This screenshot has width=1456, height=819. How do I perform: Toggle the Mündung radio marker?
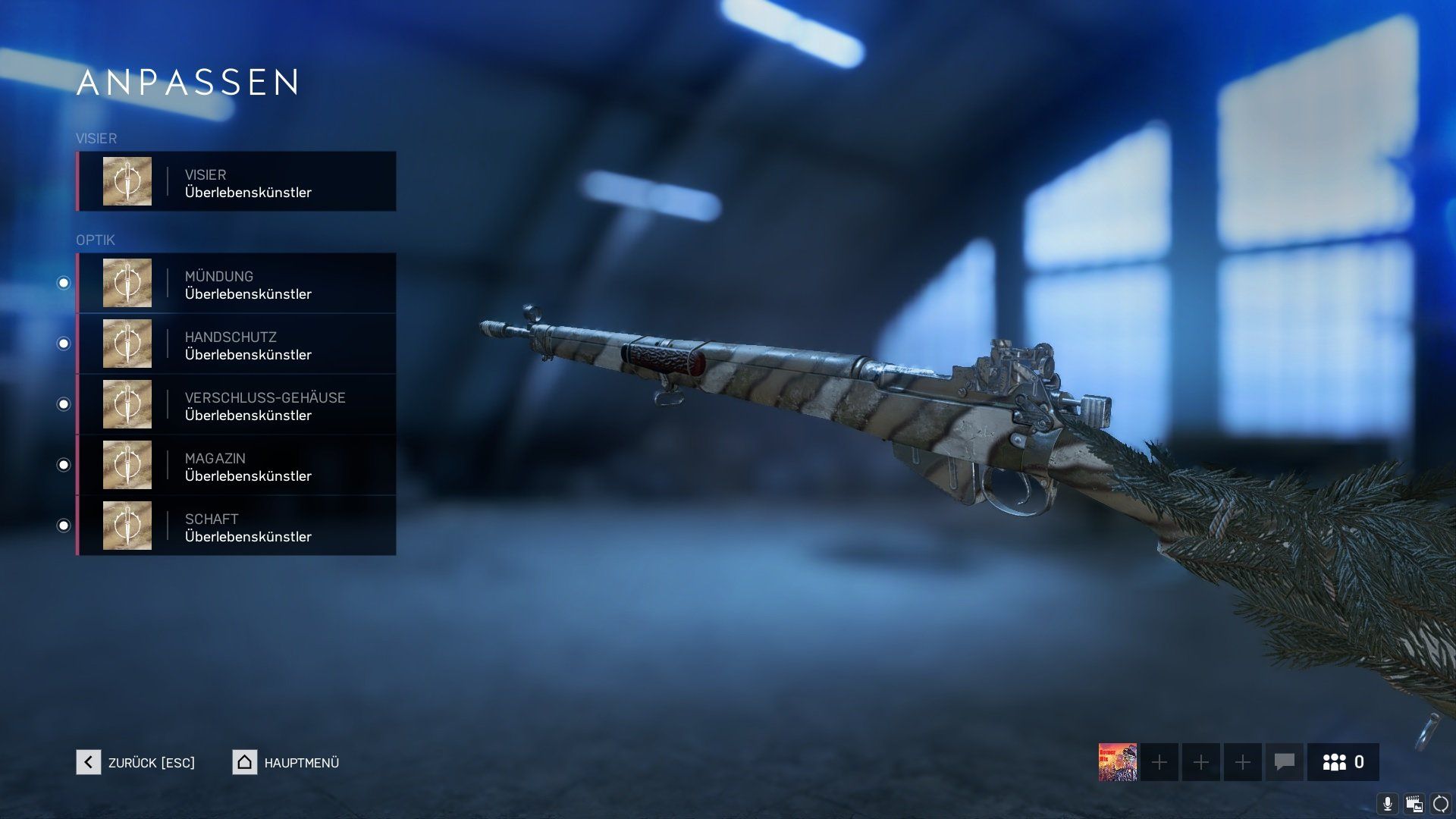pos(64,283)
